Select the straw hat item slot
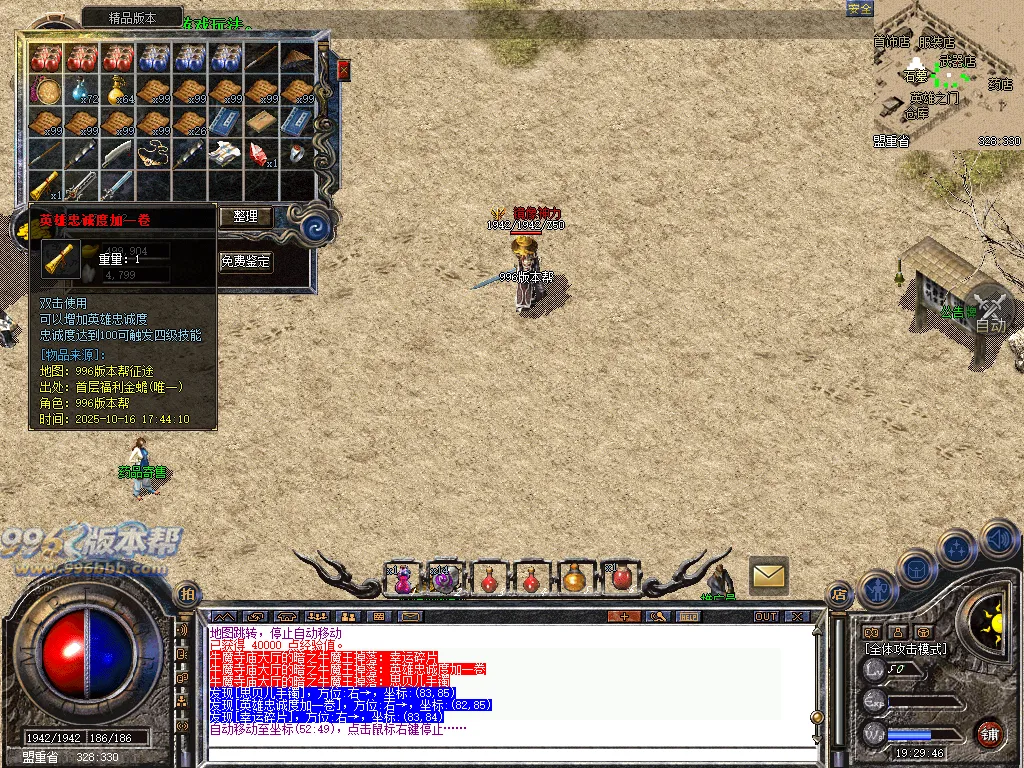1024x768 pixels. click(298, 59)
